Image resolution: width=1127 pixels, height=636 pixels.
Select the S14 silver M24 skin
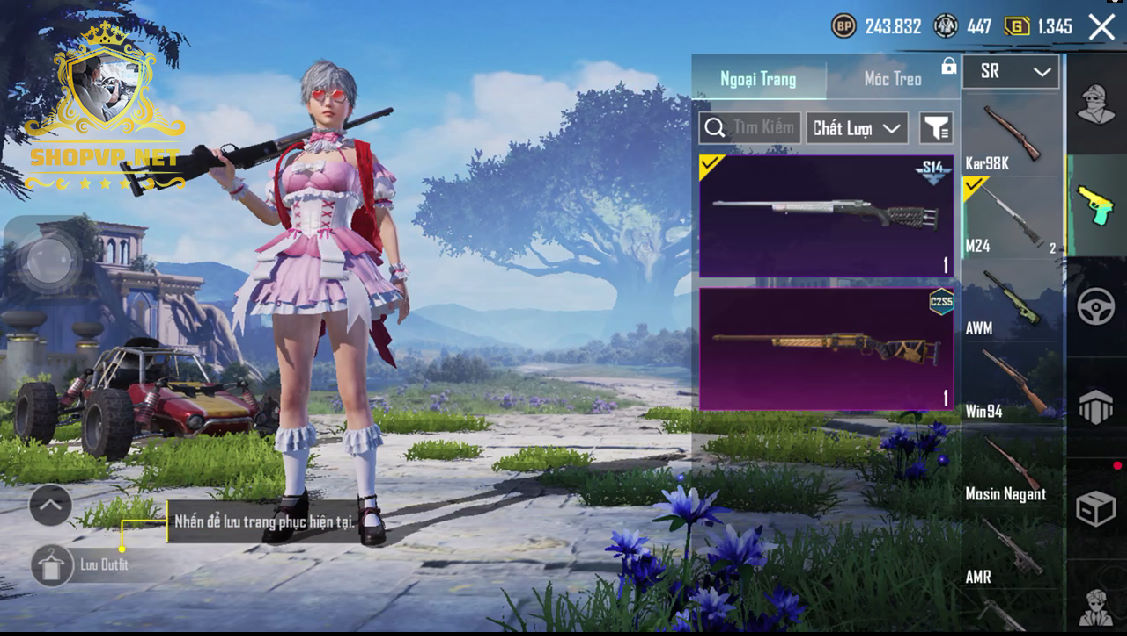point(826,215)
